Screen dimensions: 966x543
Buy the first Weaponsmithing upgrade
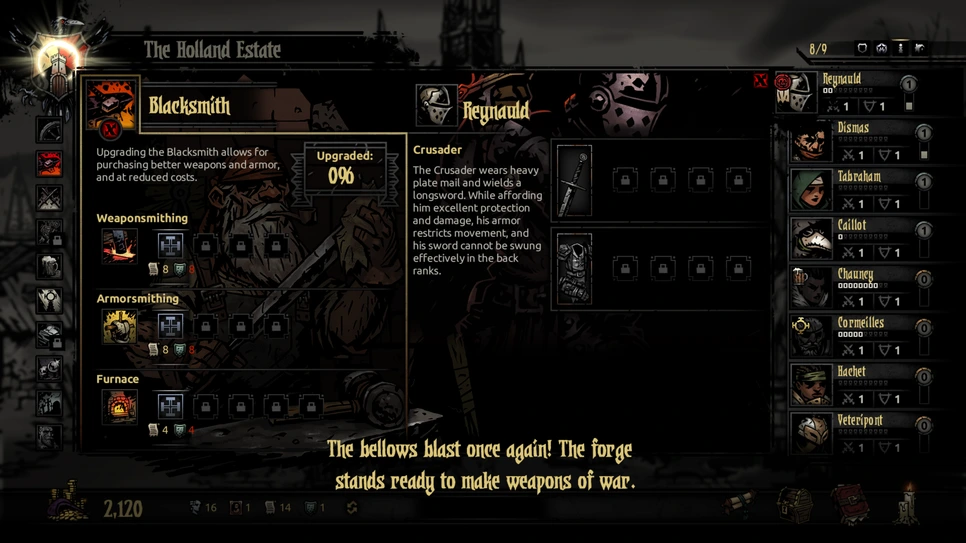coord(170,245)
